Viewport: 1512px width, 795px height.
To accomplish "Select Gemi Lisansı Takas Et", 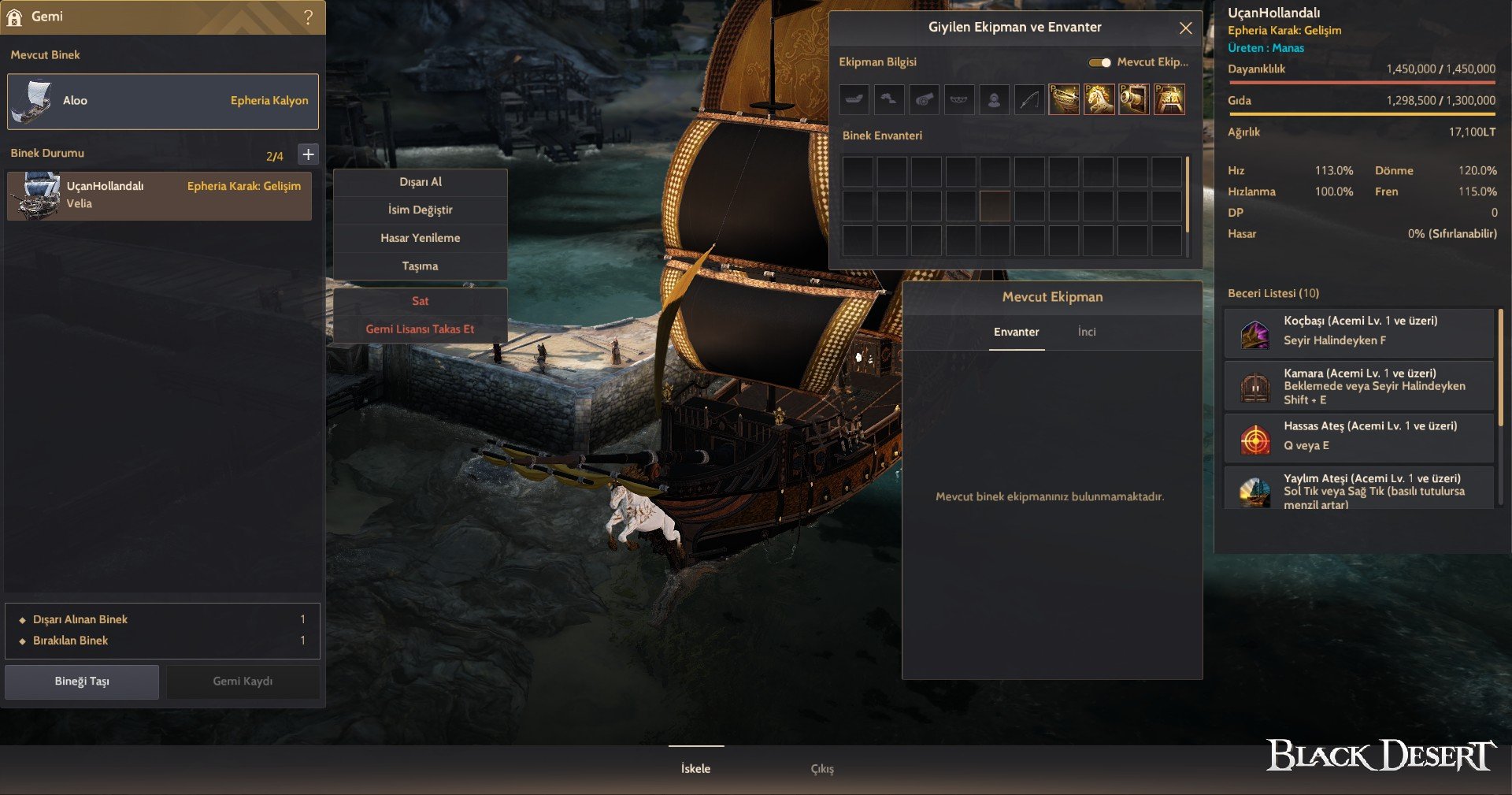I will click(x=420, y=329).
